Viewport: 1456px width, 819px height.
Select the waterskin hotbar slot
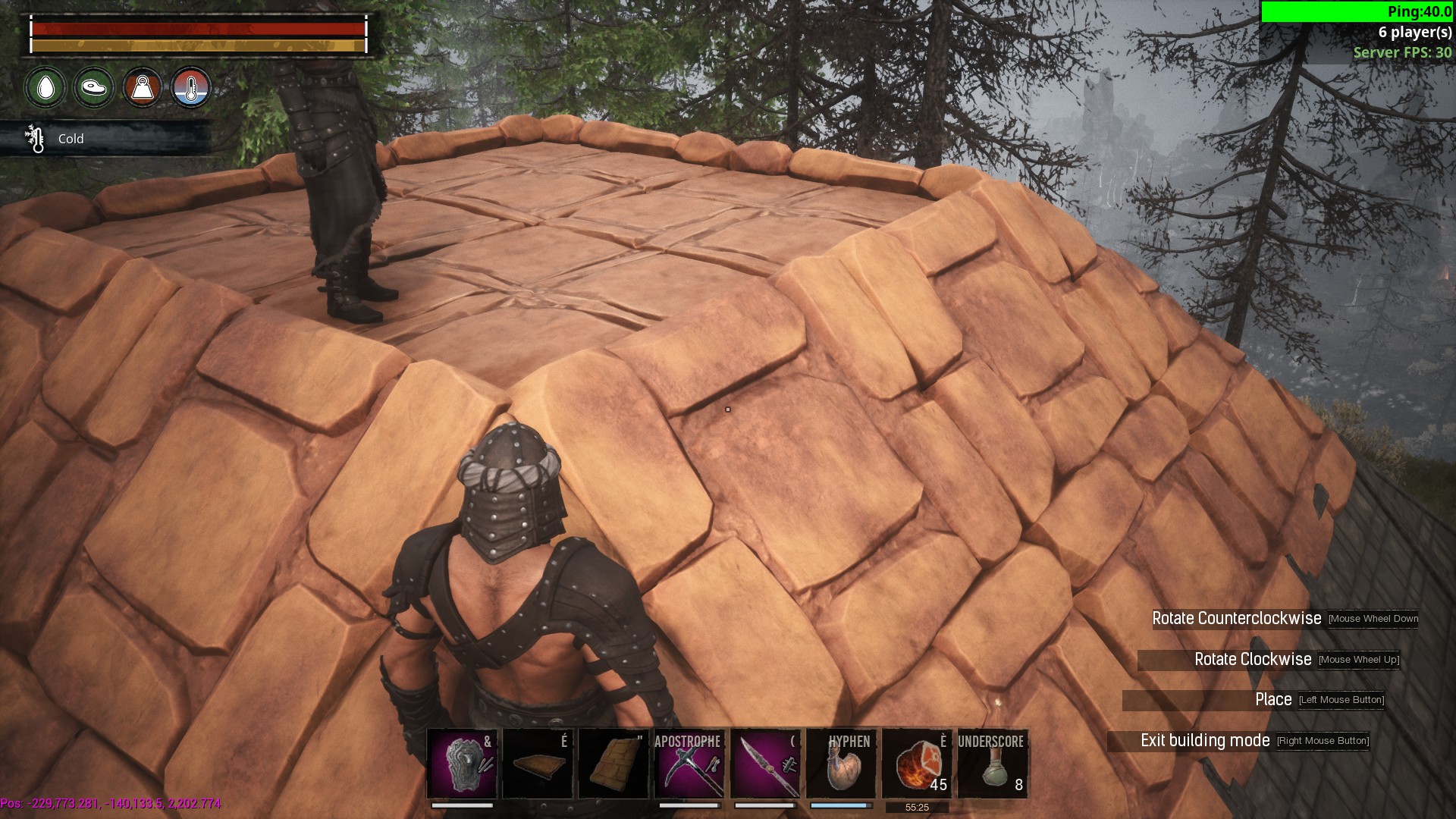point(841,764)
